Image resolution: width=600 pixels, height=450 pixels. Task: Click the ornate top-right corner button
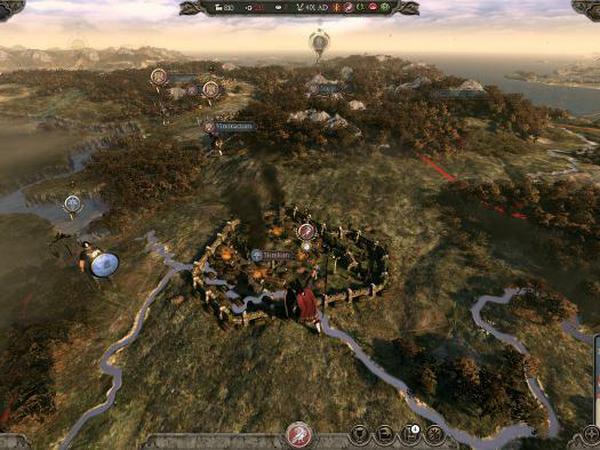click(588, 7)
